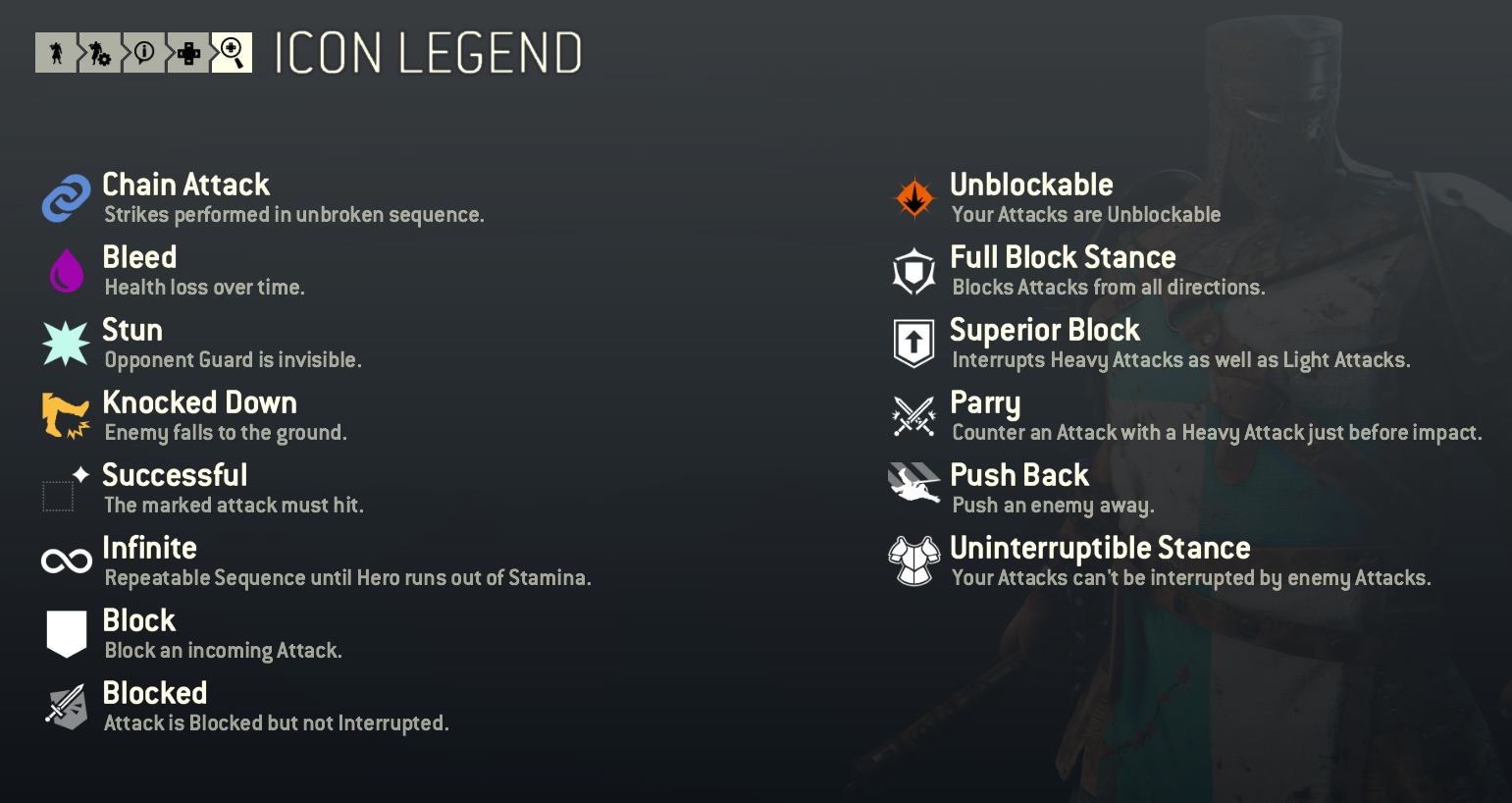Click the Full Block Stance shield icon

pyautogui.click(x=913, y=271)
